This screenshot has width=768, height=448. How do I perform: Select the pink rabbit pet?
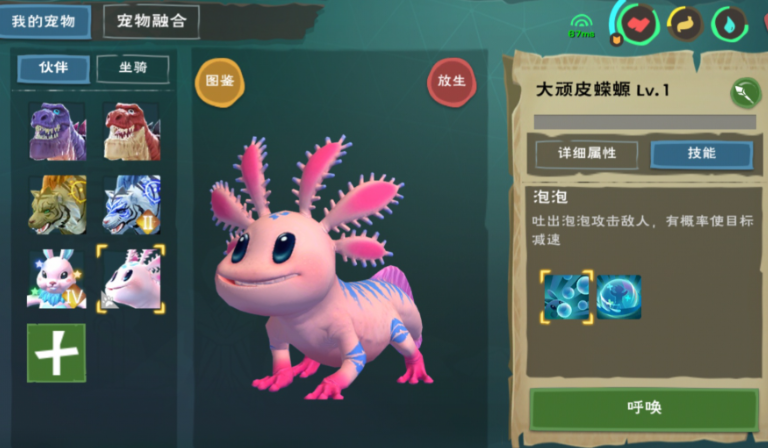click(56, 278)
